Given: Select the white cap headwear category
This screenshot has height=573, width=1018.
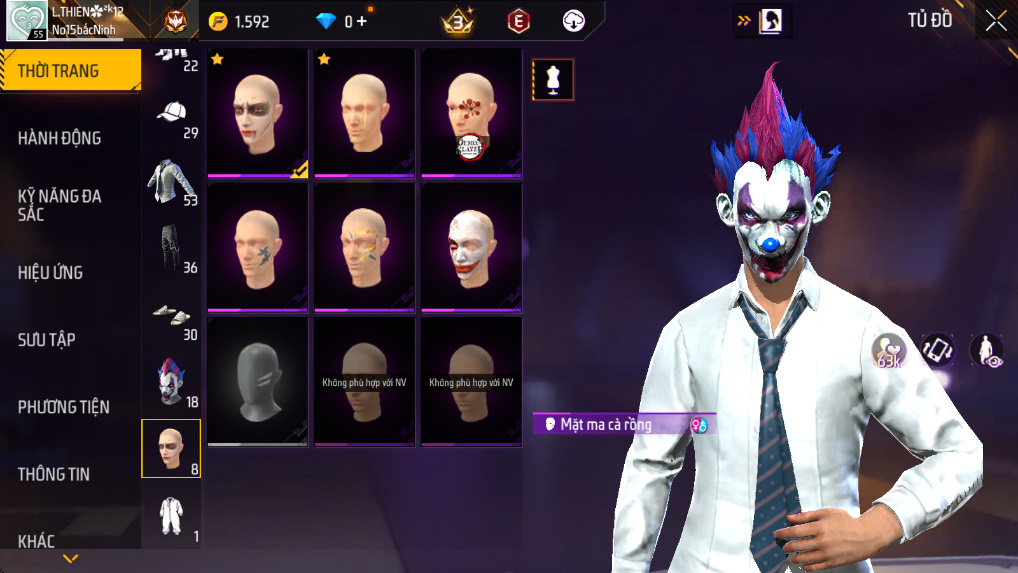Looking at the screenshot, I should (x=172, y=113).
